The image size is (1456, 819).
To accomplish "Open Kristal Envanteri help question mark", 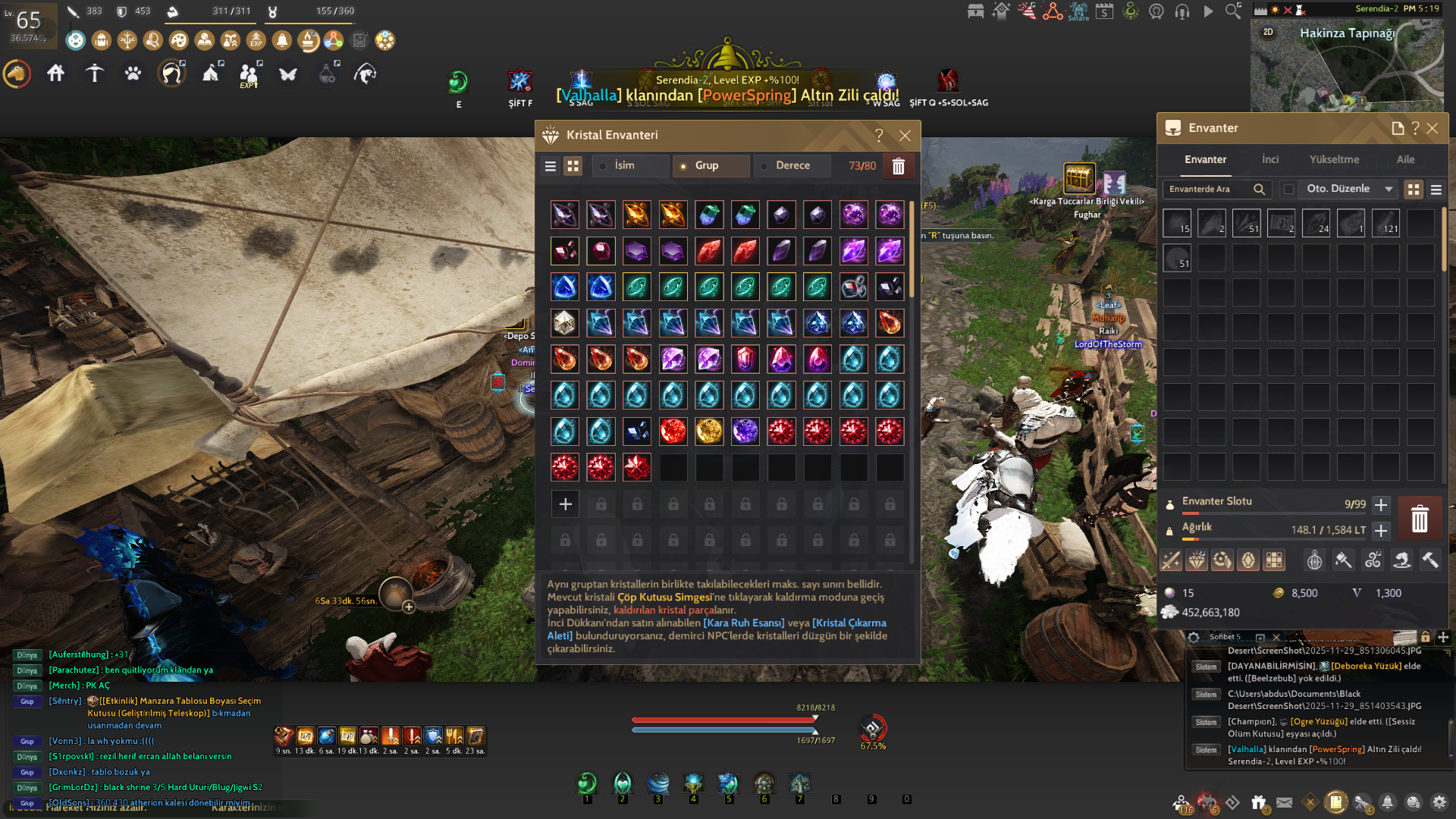I will click(x=879, y=136).
